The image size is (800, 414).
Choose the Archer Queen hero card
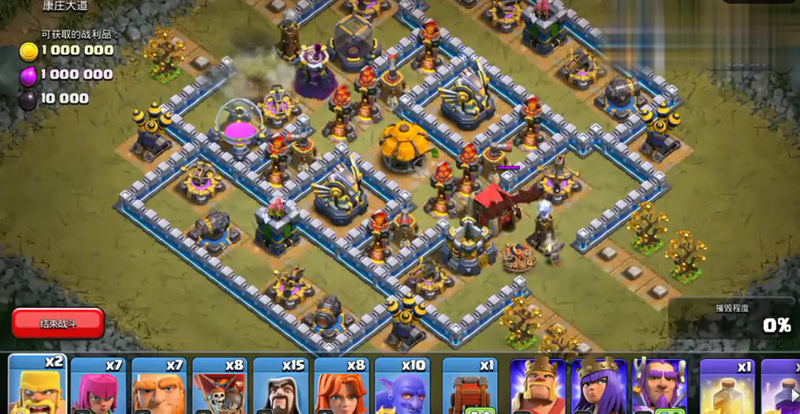coord(598,386)
